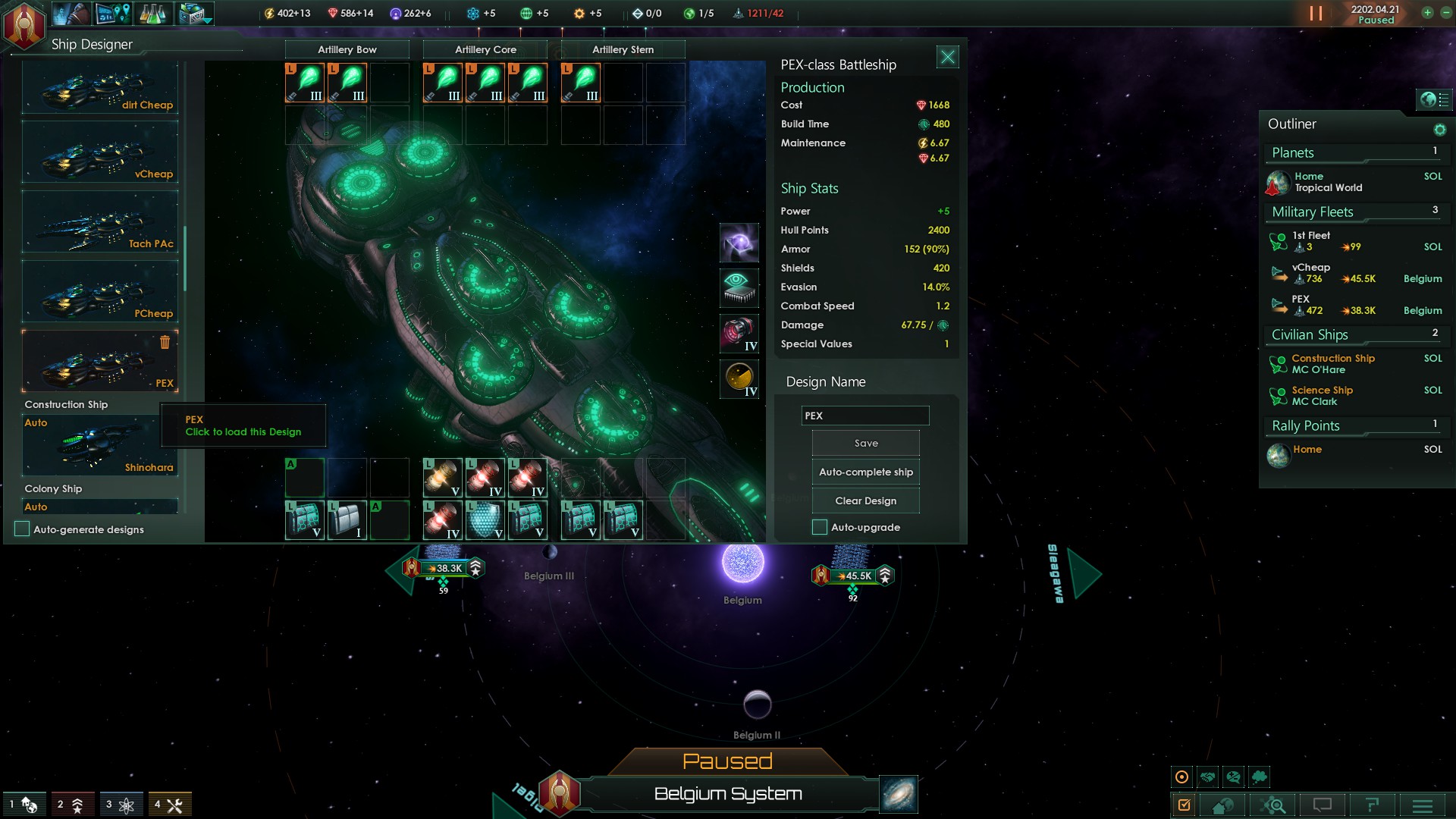Viewport: 1456px width, 819px height.
Task: Clear the current design
Action: point(865,500)
